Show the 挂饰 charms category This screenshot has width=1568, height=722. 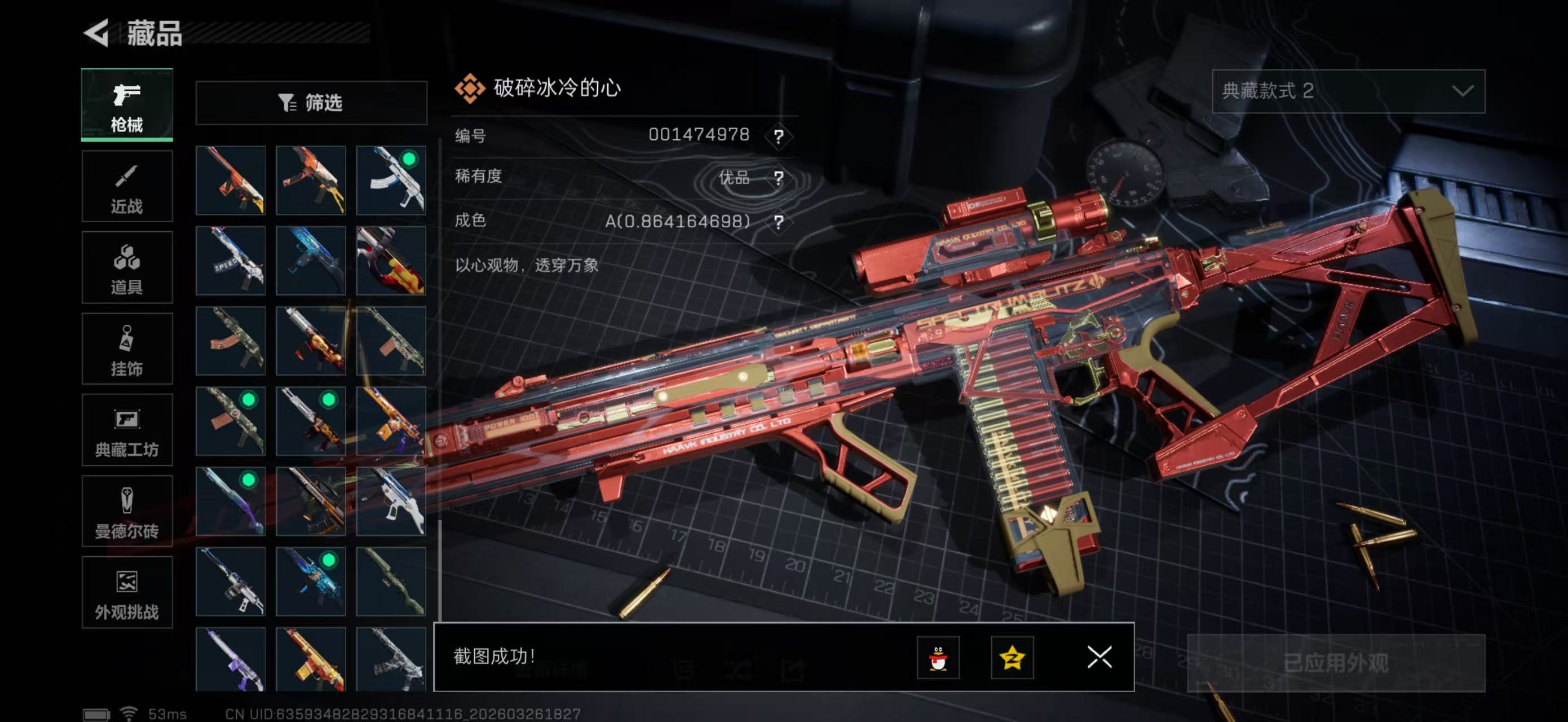pos(127,349)
